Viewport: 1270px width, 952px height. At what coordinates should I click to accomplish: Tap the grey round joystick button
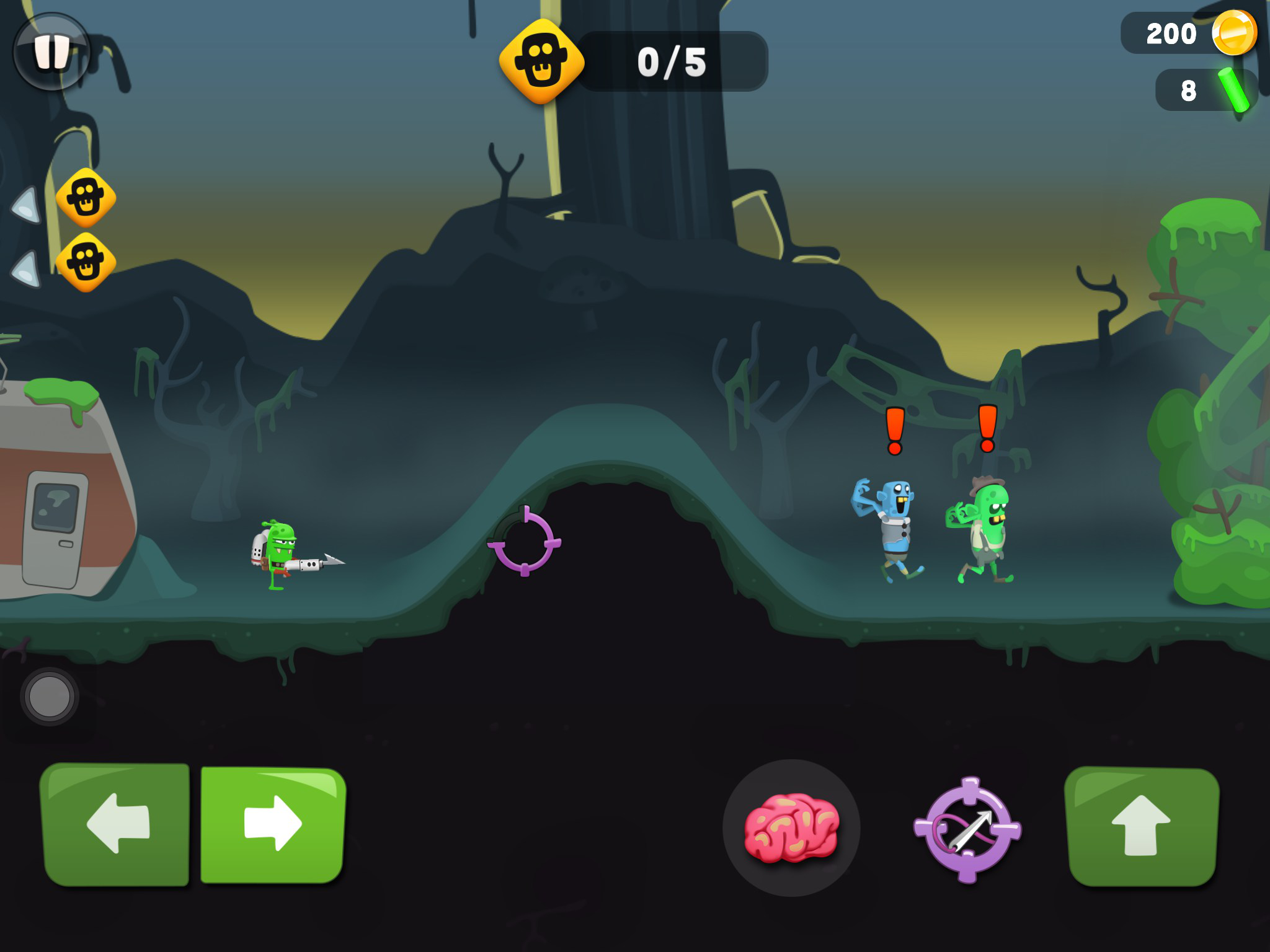(50, 696)
